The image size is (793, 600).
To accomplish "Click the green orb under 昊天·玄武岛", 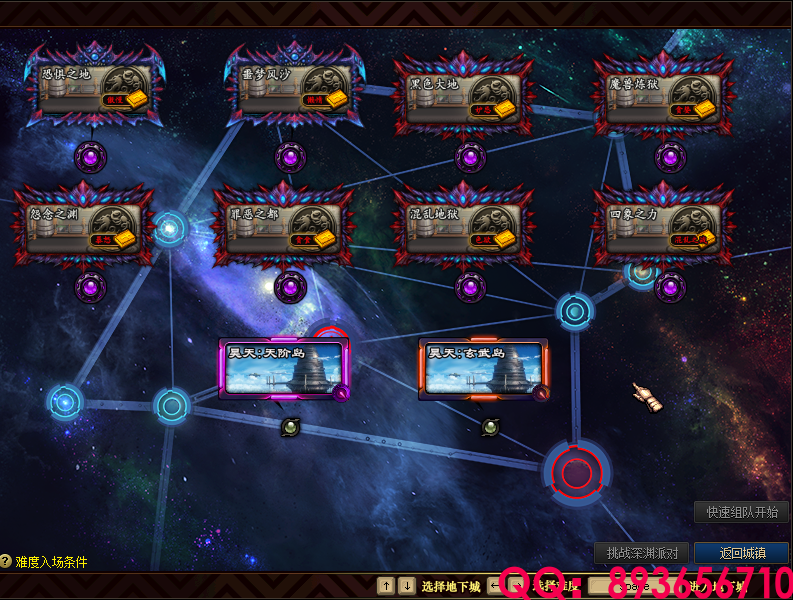I will [x=490, y=427].
